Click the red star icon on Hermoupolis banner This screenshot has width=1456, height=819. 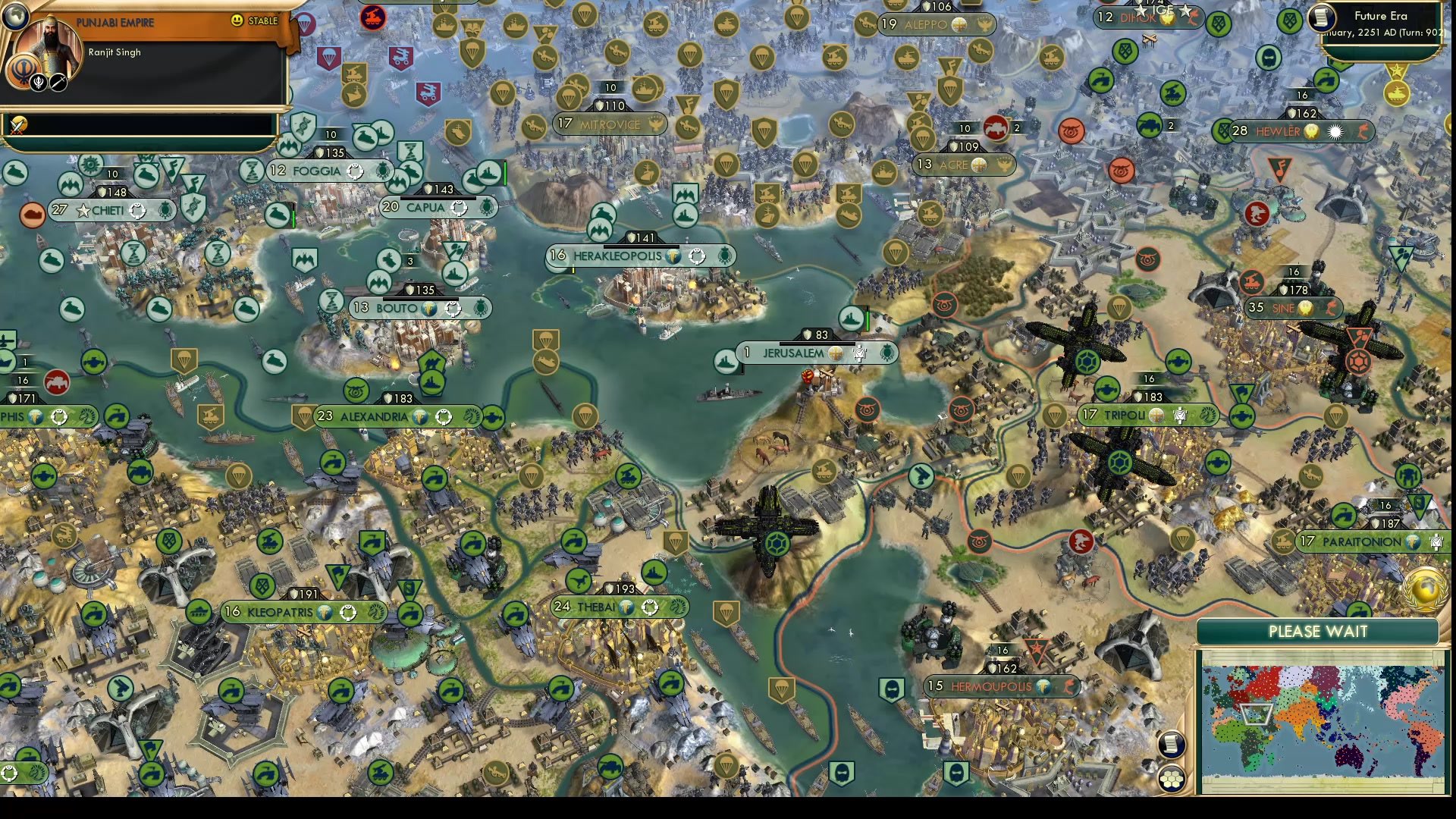(x=1037, y=650)
